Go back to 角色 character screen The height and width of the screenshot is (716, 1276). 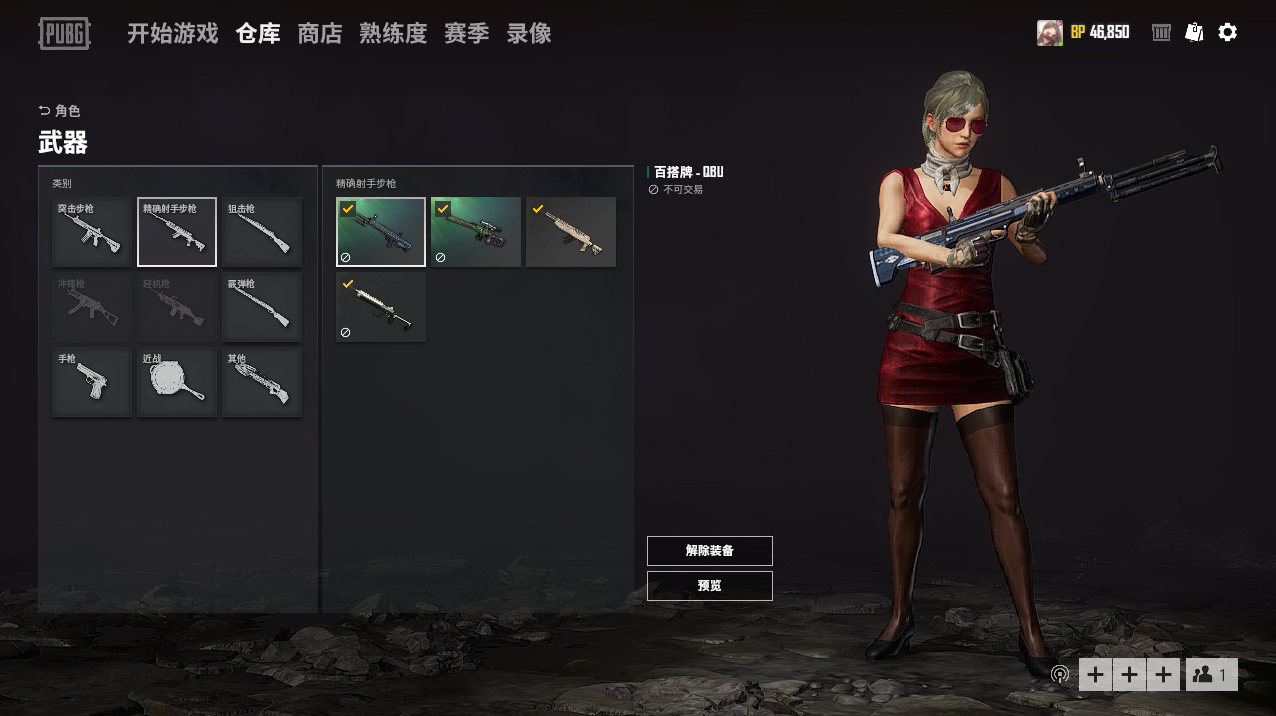coord(59,111)
